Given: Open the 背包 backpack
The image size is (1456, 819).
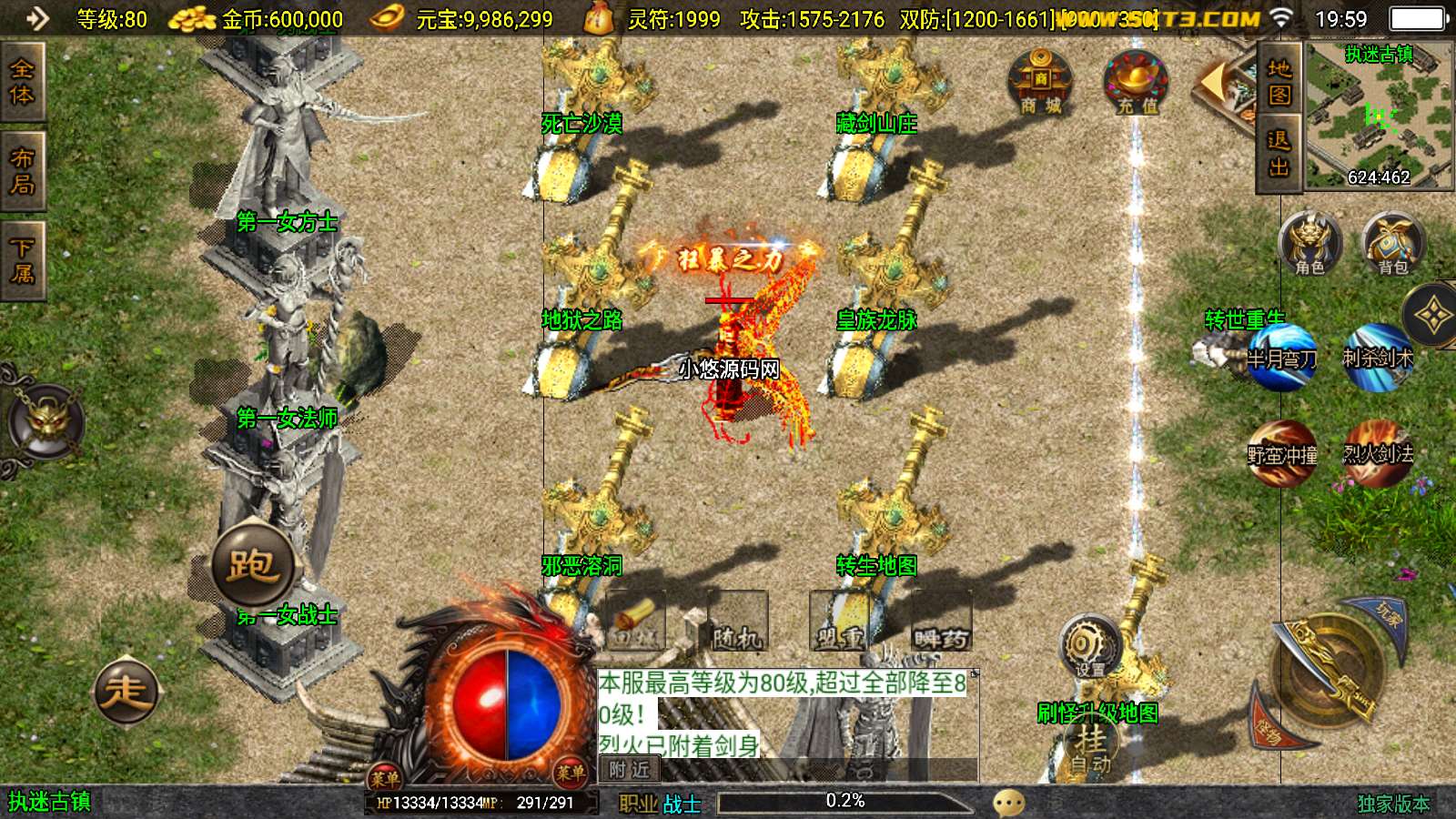Looking at the screenshot, I should point(1392,244).
